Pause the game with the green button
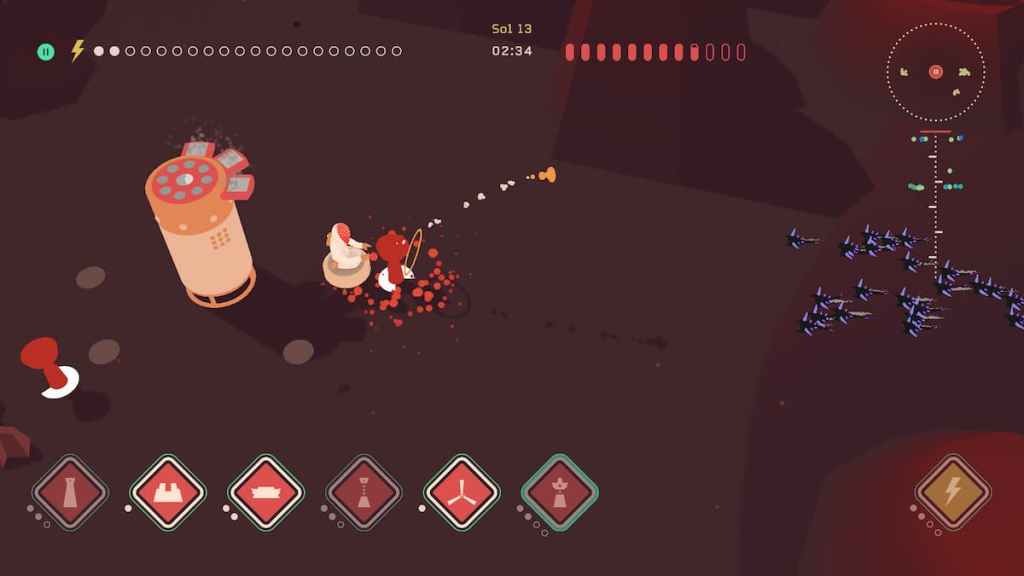 click(x=46, y=51)
